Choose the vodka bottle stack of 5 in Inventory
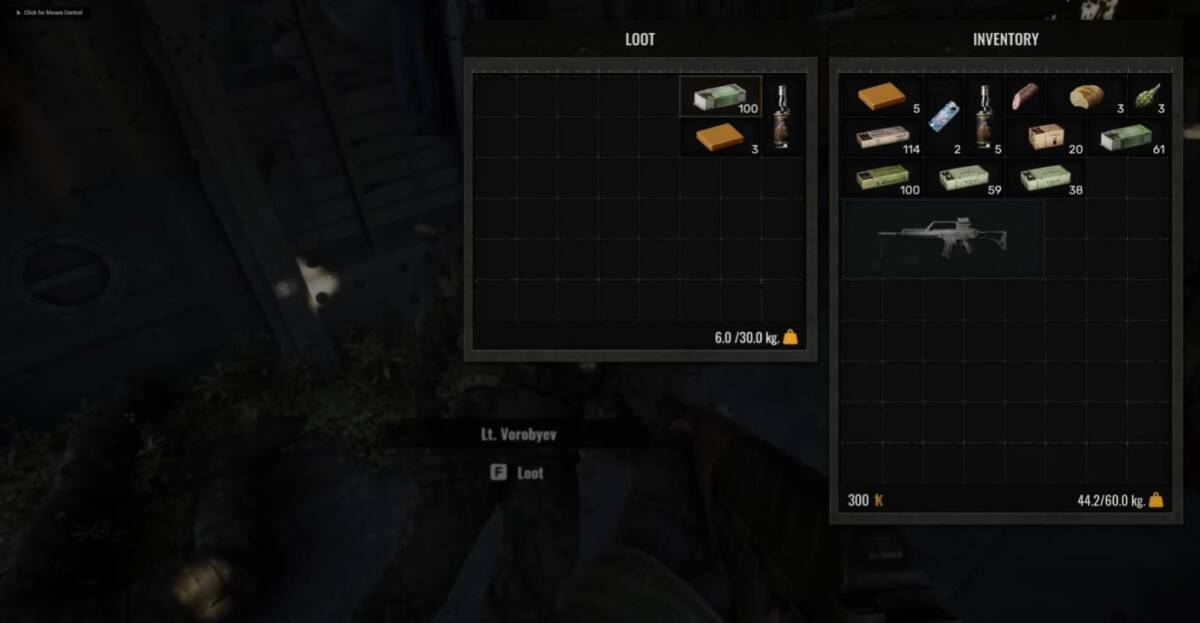1200x623 pixels. click(x=983, y=116)
